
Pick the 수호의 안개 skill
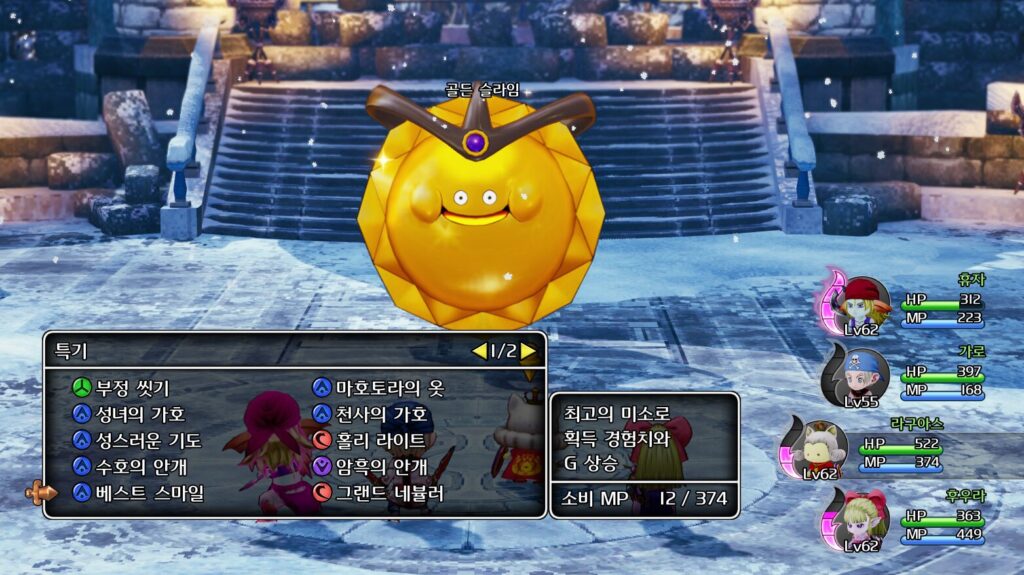coord(140,466)
